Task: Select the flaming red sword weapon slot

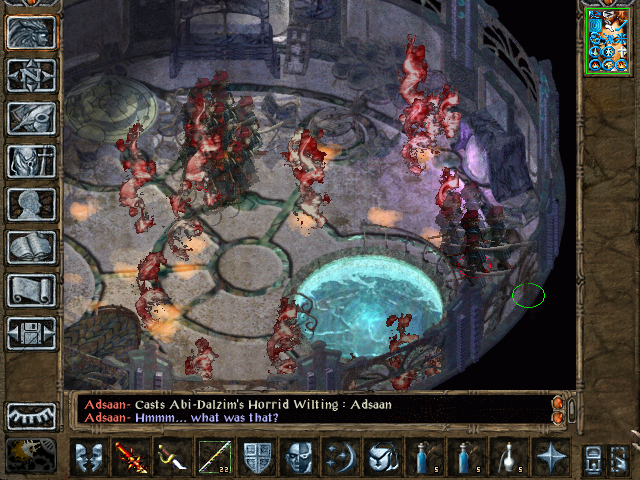Action: 130,457
